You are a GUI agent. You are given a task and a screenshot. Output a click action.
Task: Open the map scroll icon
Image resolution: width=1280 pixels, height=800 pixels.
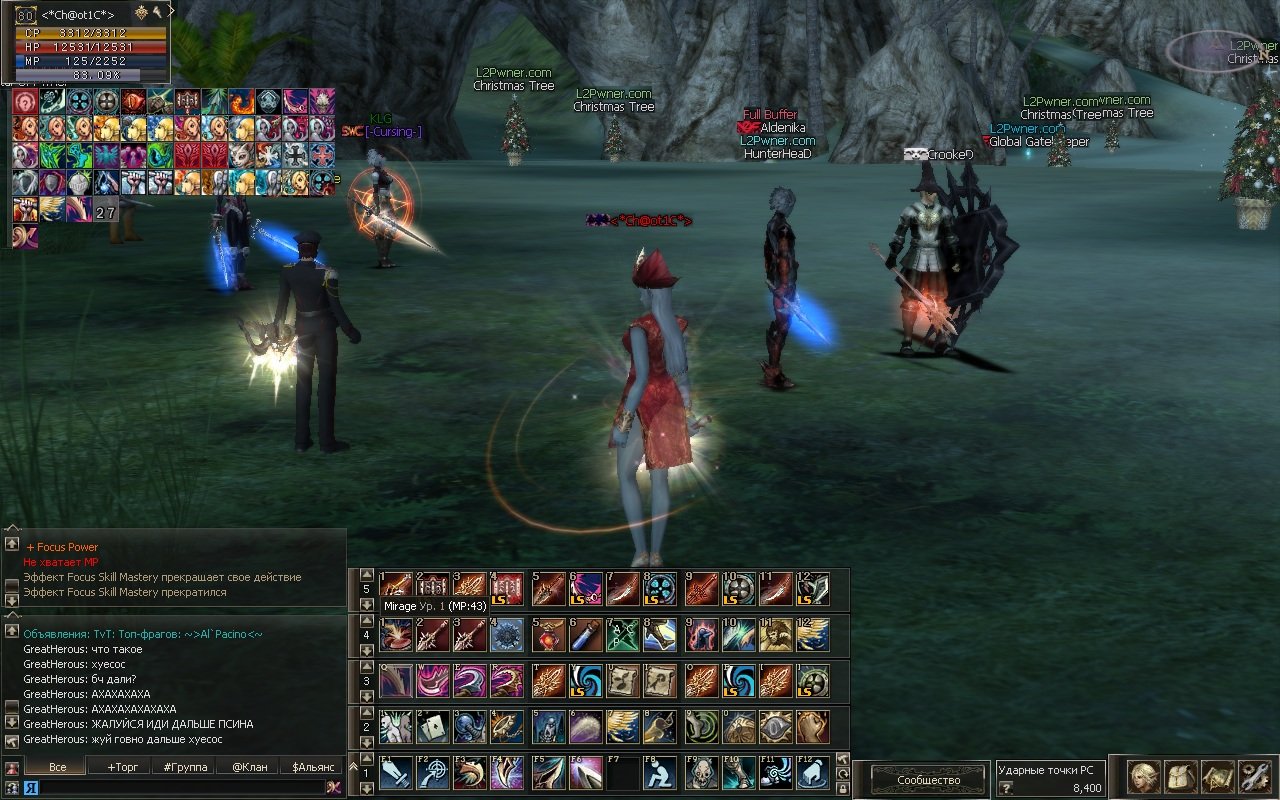pyautogui.click(x=1217, y=777)
